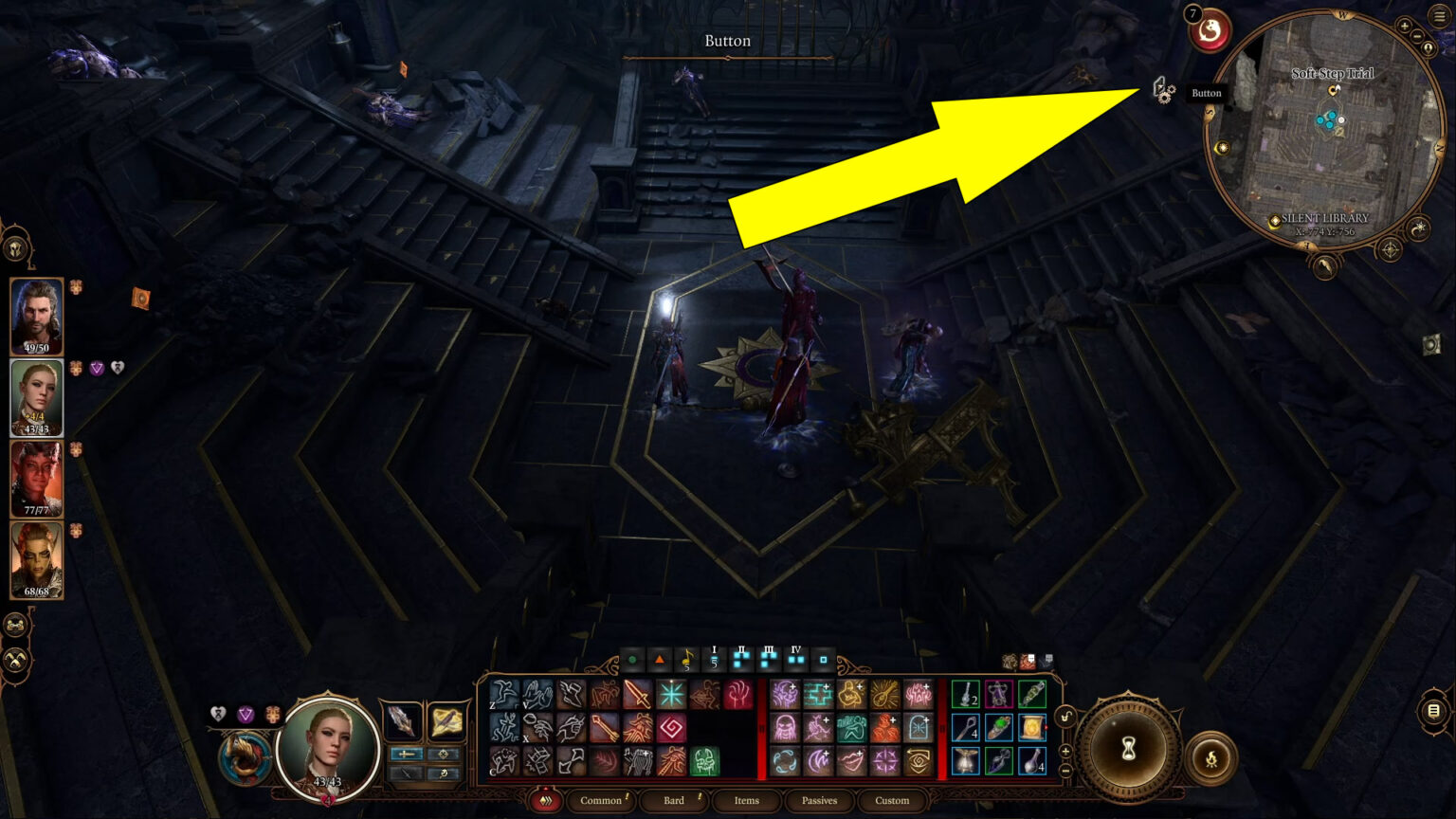Click the Long Rest campfire icon
This screenshot has height=819, width=1456.
(1211, 757)
